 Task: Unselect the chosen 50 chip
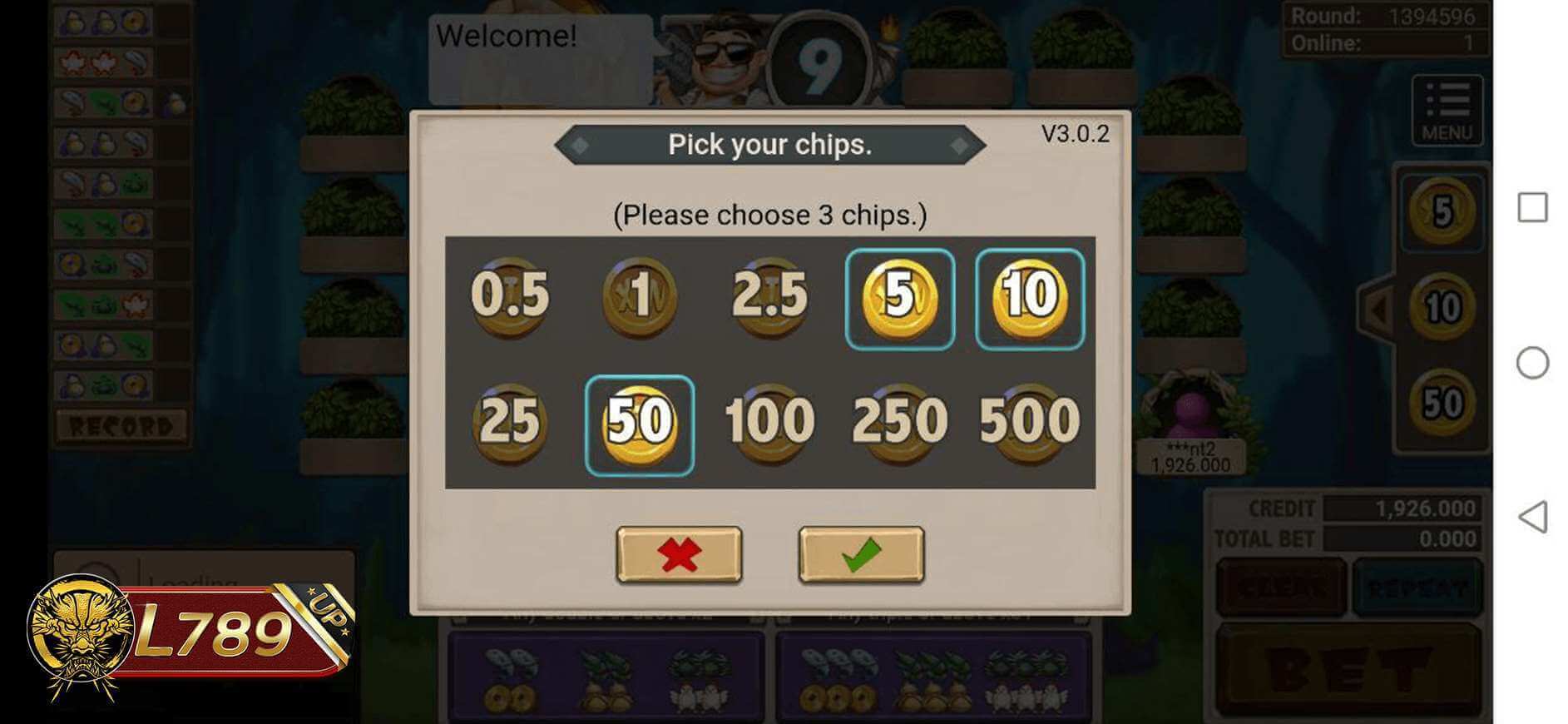click(640, 422)
